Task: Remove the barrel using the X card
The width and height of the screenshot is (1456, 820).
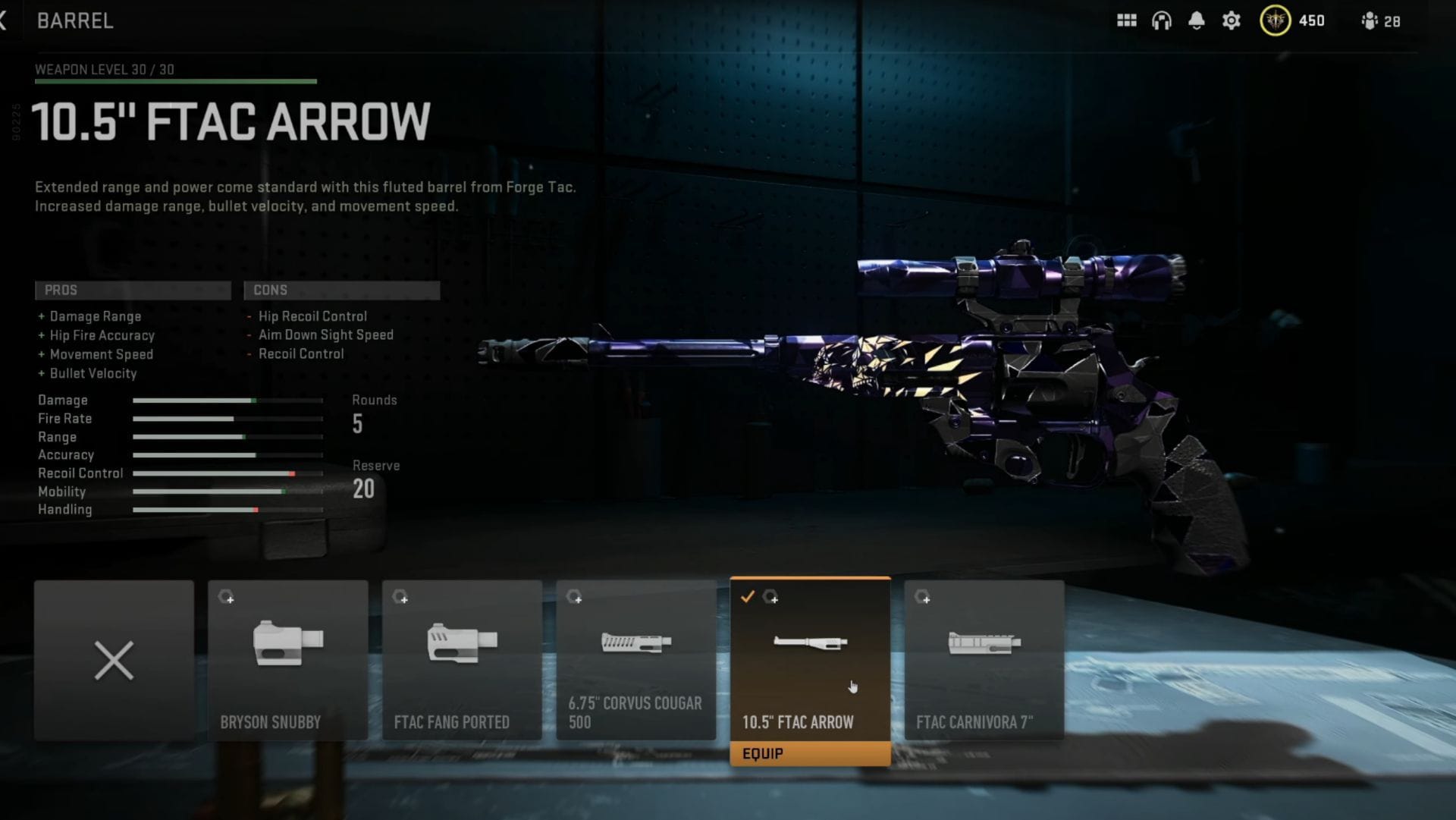Action: pos(113,661)
